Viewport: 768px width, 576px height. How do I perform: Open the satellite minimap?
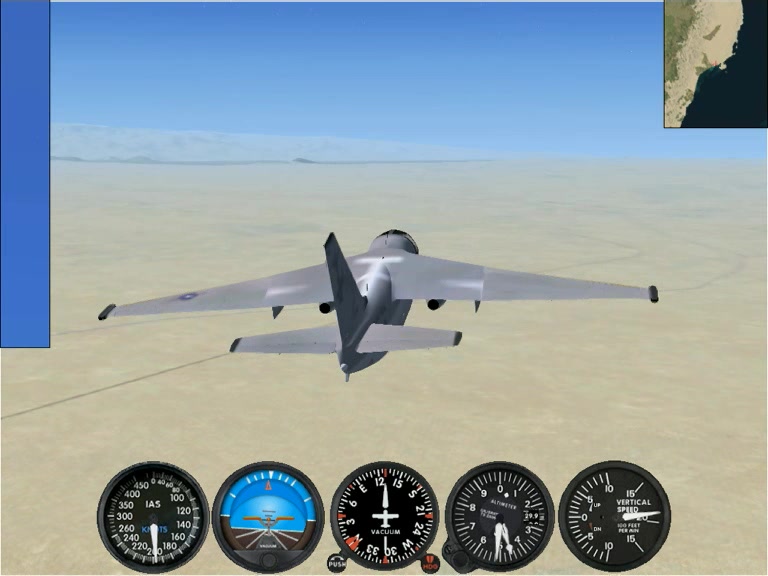715,63
